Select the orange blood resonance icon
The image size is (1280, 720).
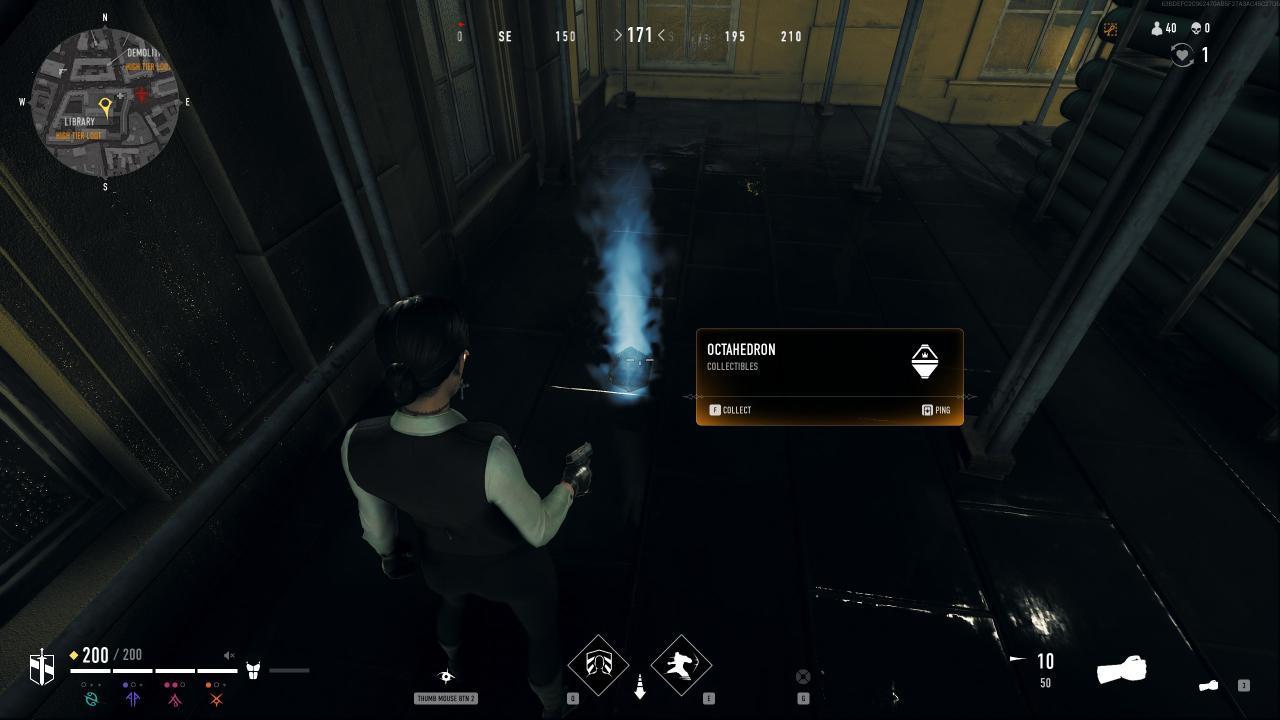pyautogui.click(x=216, y=699)
